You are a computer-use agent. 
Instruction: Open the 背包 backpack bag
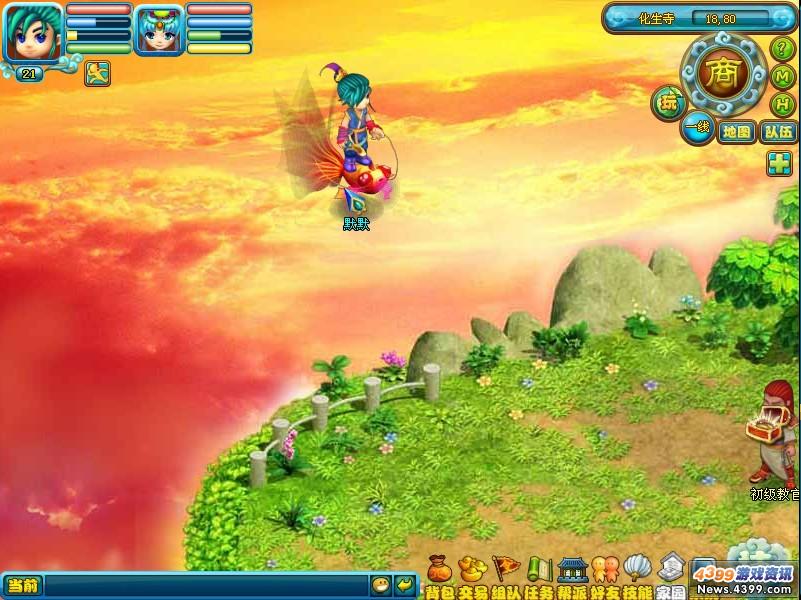(x=437, y=570)
